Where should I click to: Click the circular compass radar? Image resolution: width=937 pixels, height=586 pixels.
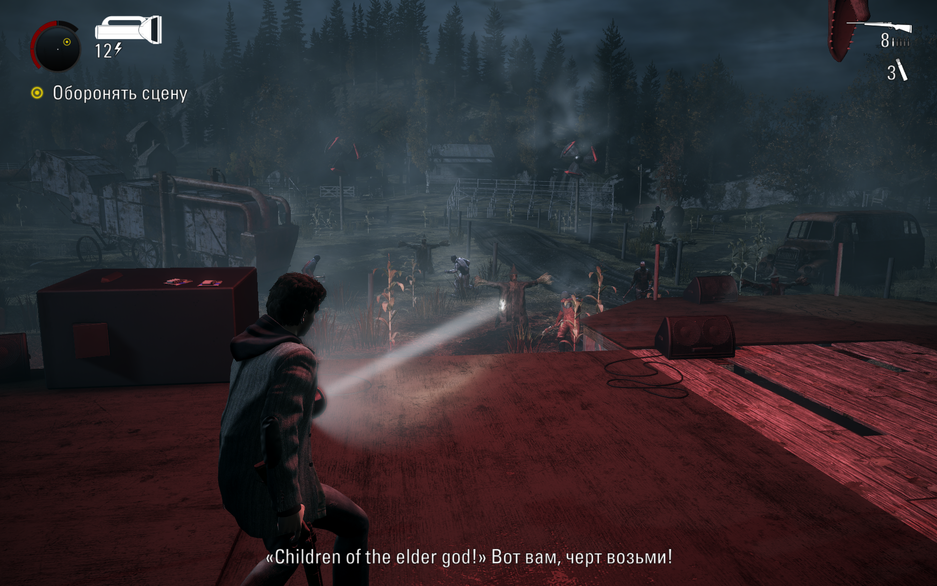point(55,45)
